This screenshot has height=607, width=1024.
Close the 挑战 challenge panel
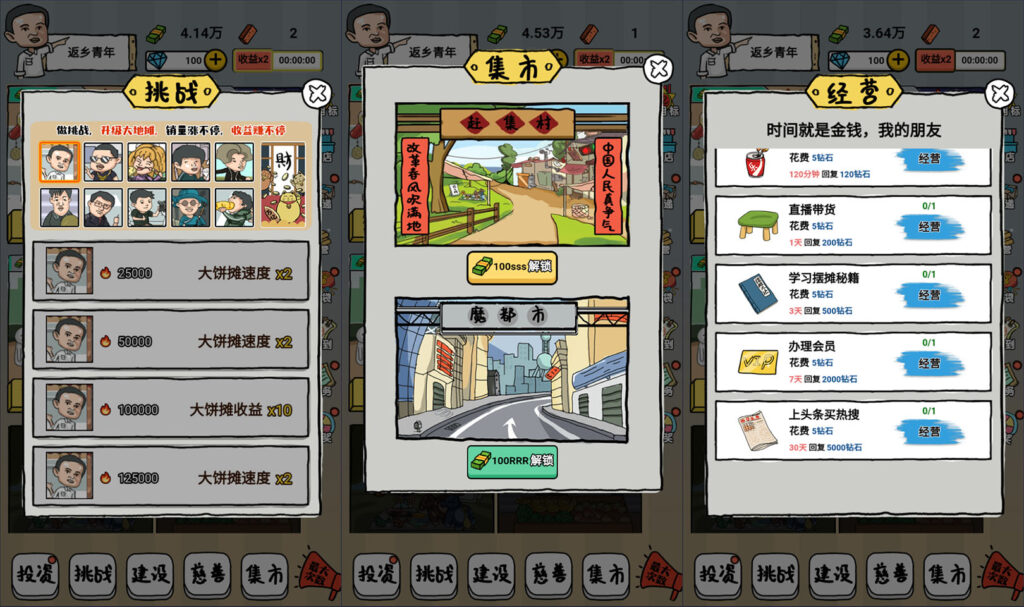(317, 94)
